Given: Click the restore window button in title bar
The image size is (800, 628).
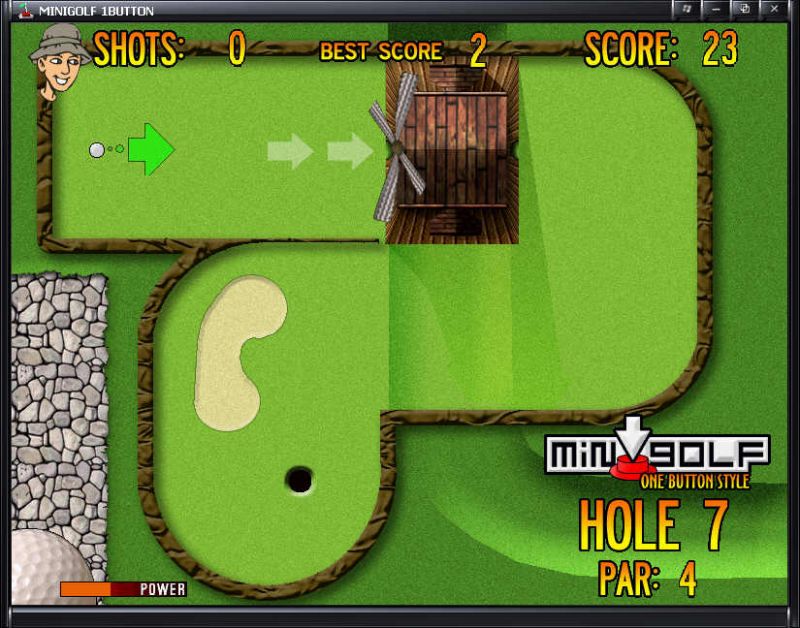Looking at the screenshot, I should 744,9.
